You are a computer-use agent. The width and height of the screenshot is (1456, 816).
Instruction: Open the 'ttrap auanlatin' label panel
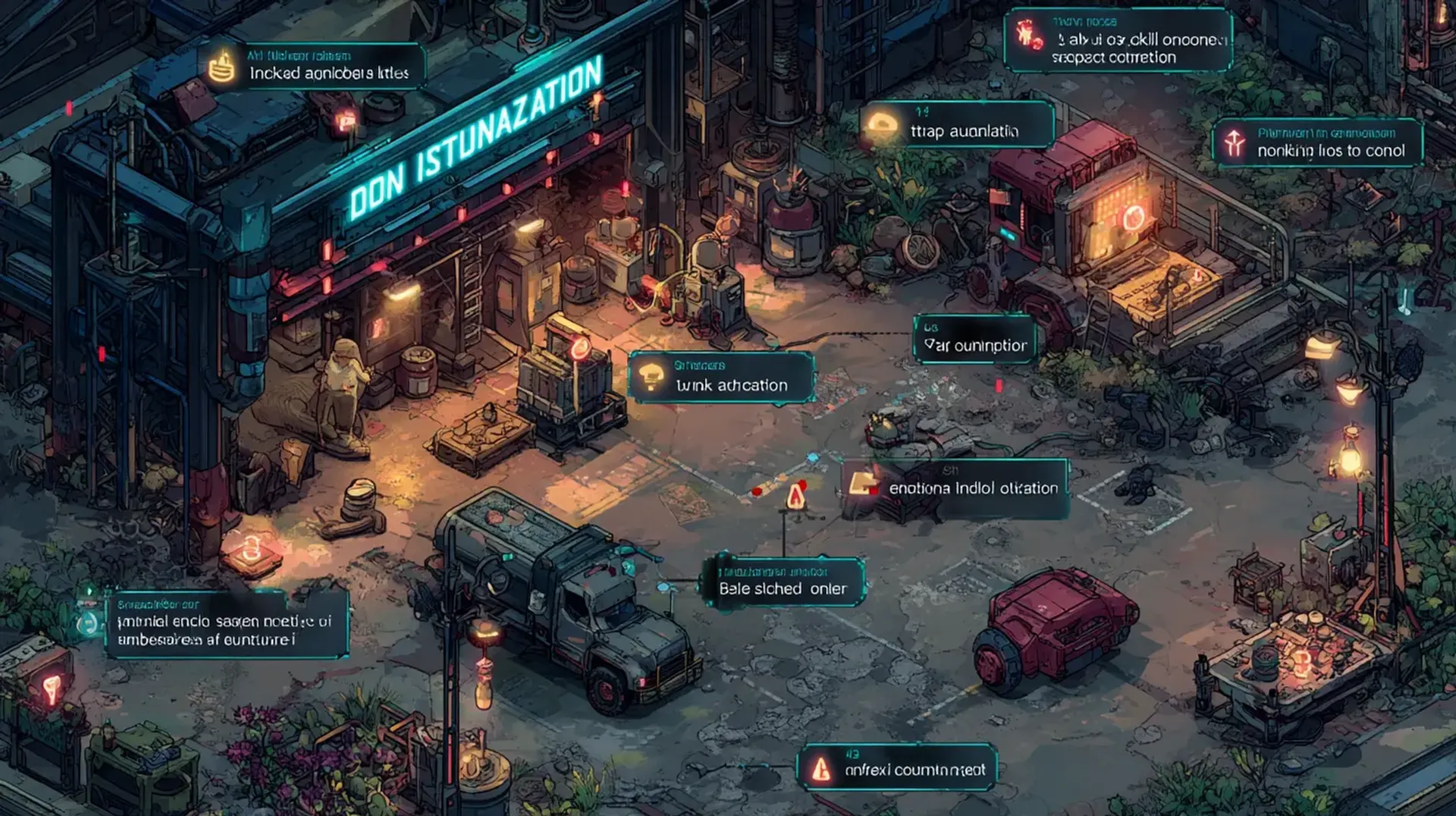click(957, 124)
